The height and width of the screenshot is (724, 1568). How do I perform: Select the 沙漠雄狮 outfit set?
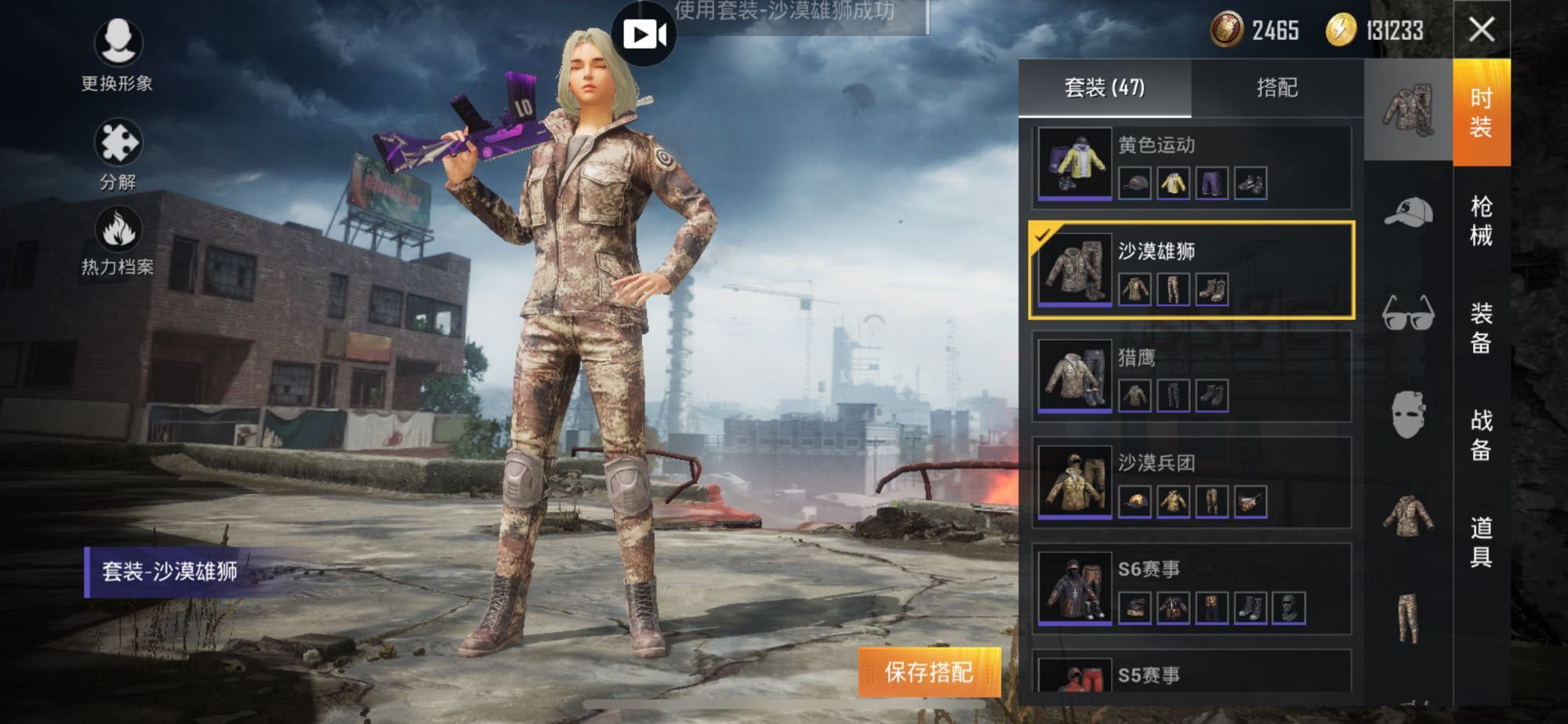tap(1192, 271)
